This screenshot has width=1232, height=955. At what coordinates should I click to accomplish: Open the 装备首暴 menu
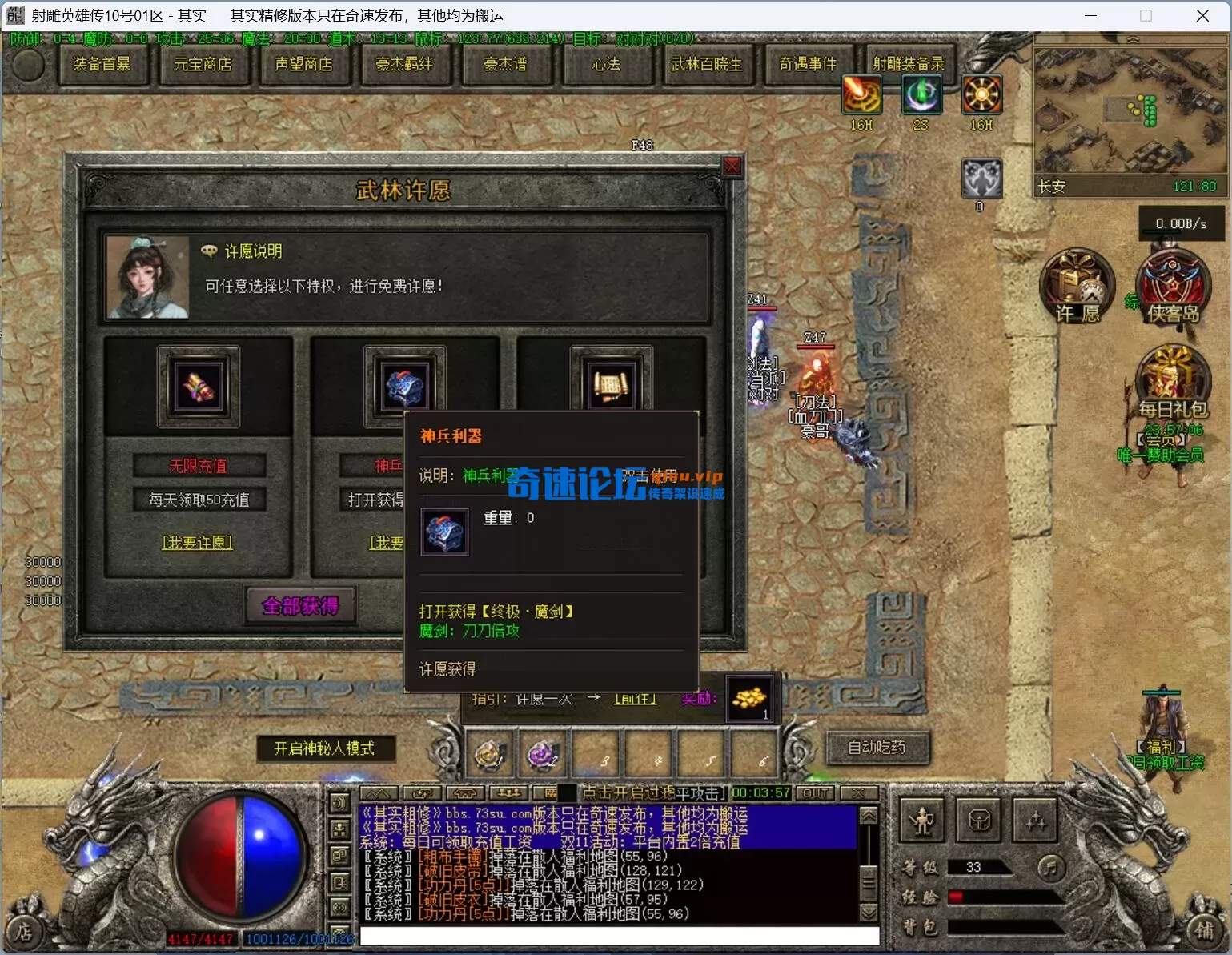click(102, 64)
